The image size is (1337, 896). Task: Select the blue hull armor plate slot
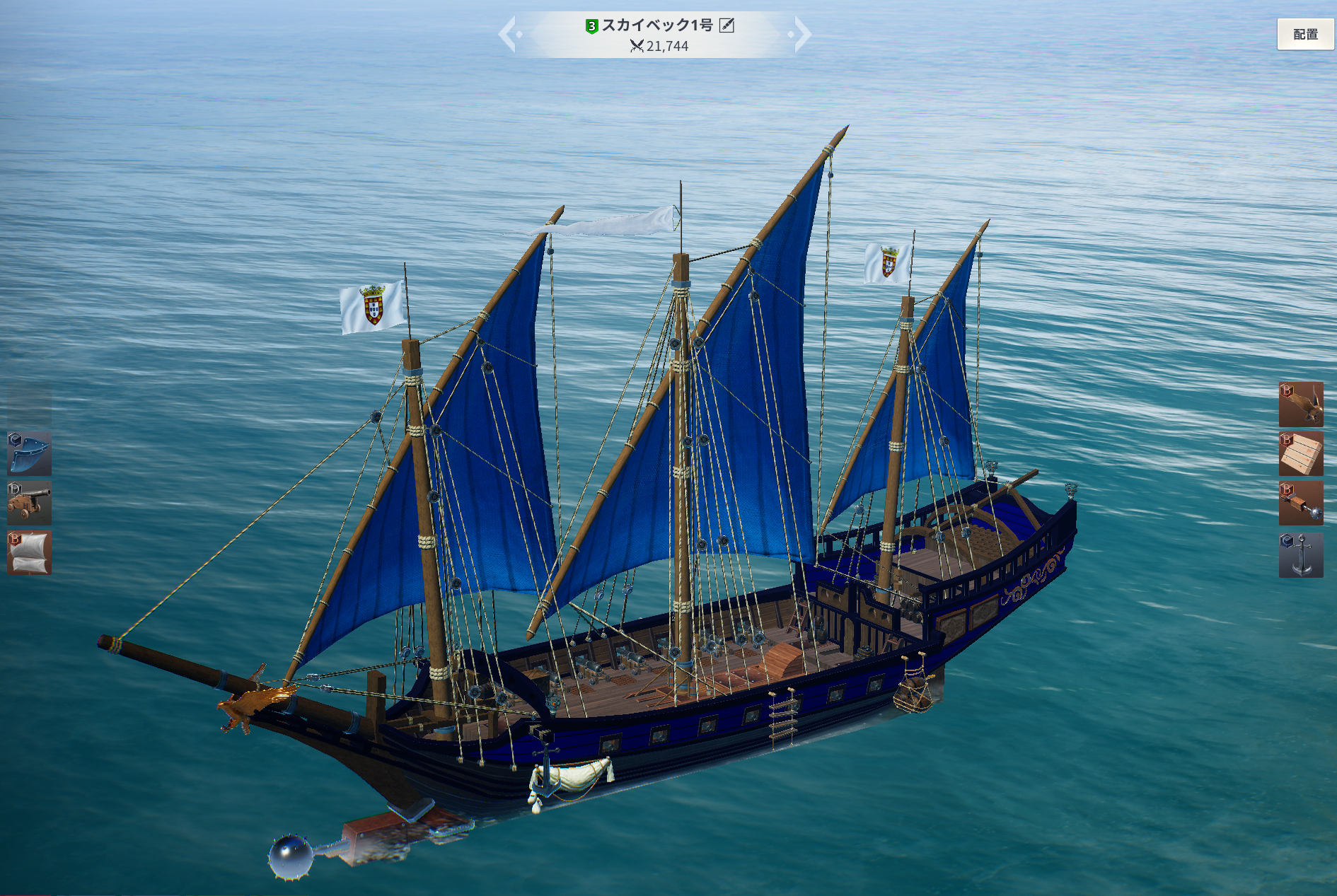pyautogui.click(x=29, y=453)
